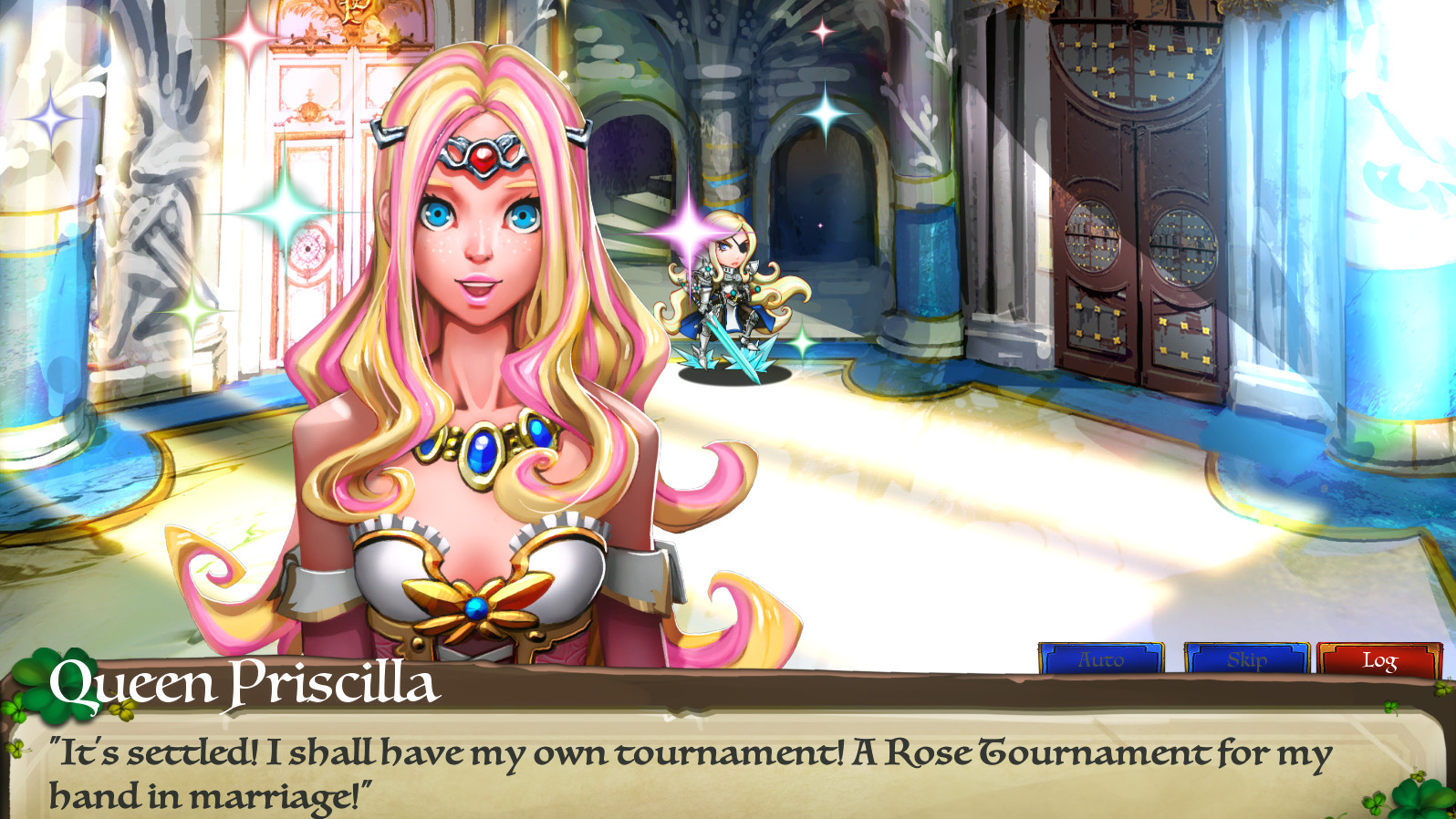The width and height of the screenshot is (1456, 819).
Task: Click the red jewel on Priscilla's tiara
Action: [481, 159]
